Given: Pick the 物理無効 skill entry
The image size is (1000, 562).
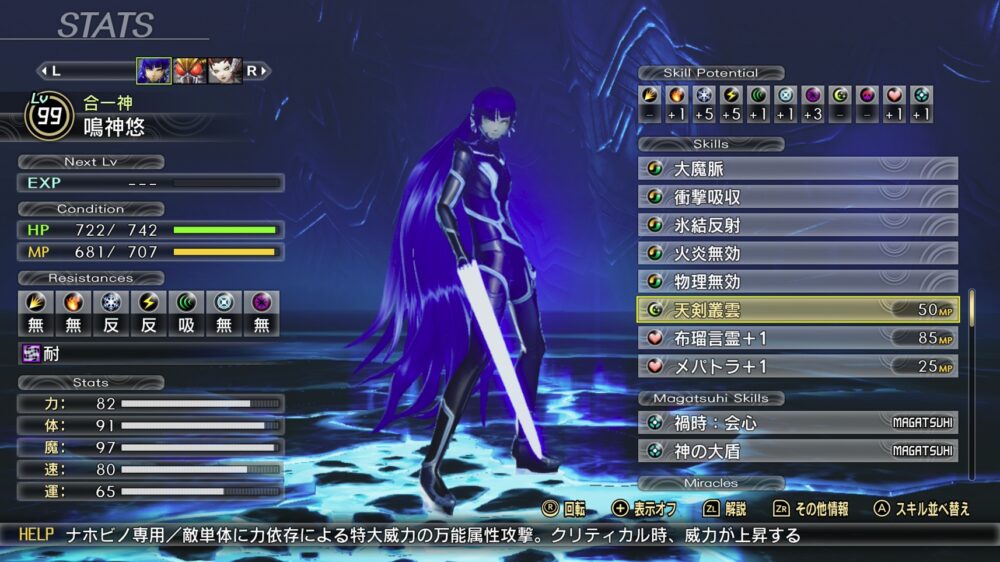Looking at the screenshot, I should [x=797, y=281].
